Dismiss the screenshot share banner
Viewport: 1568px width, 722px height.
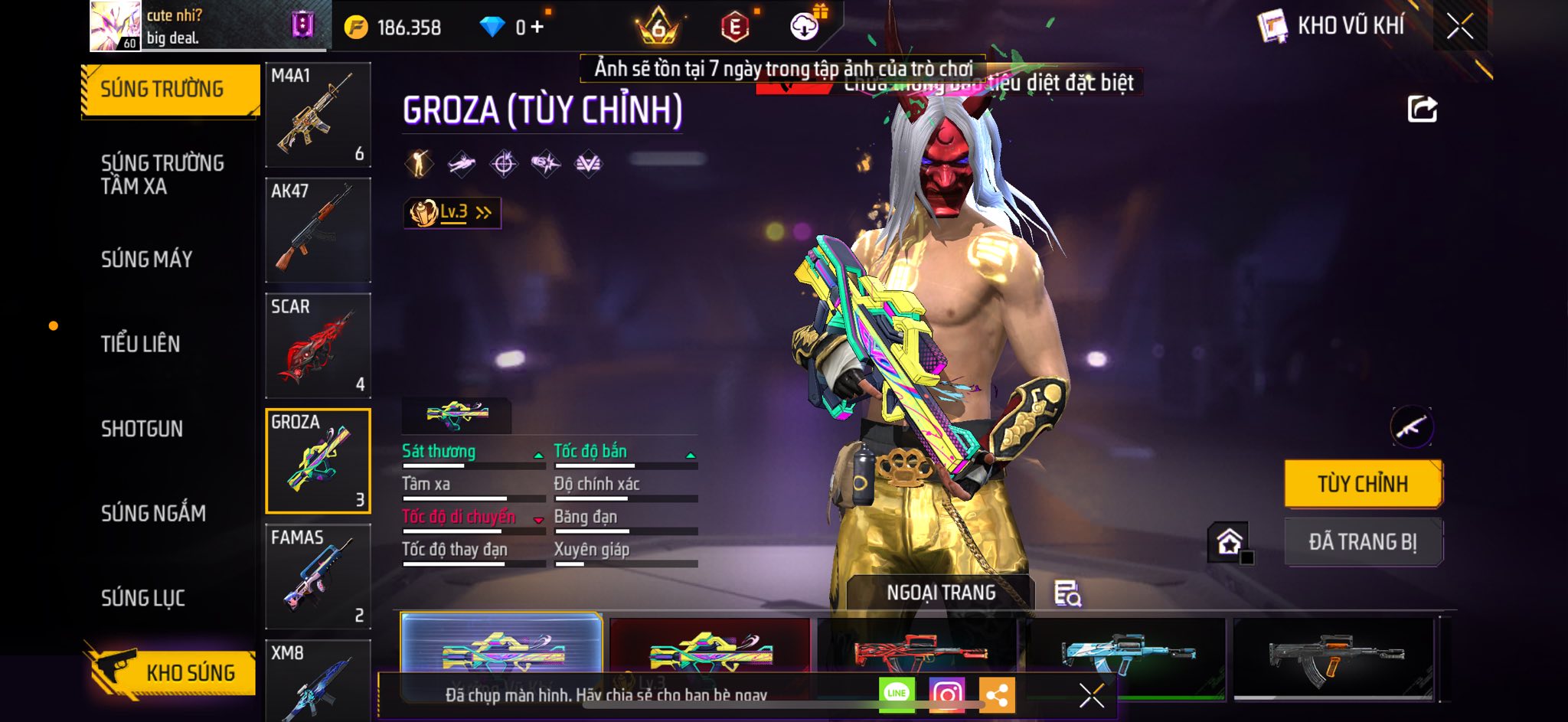point(1091,695)
